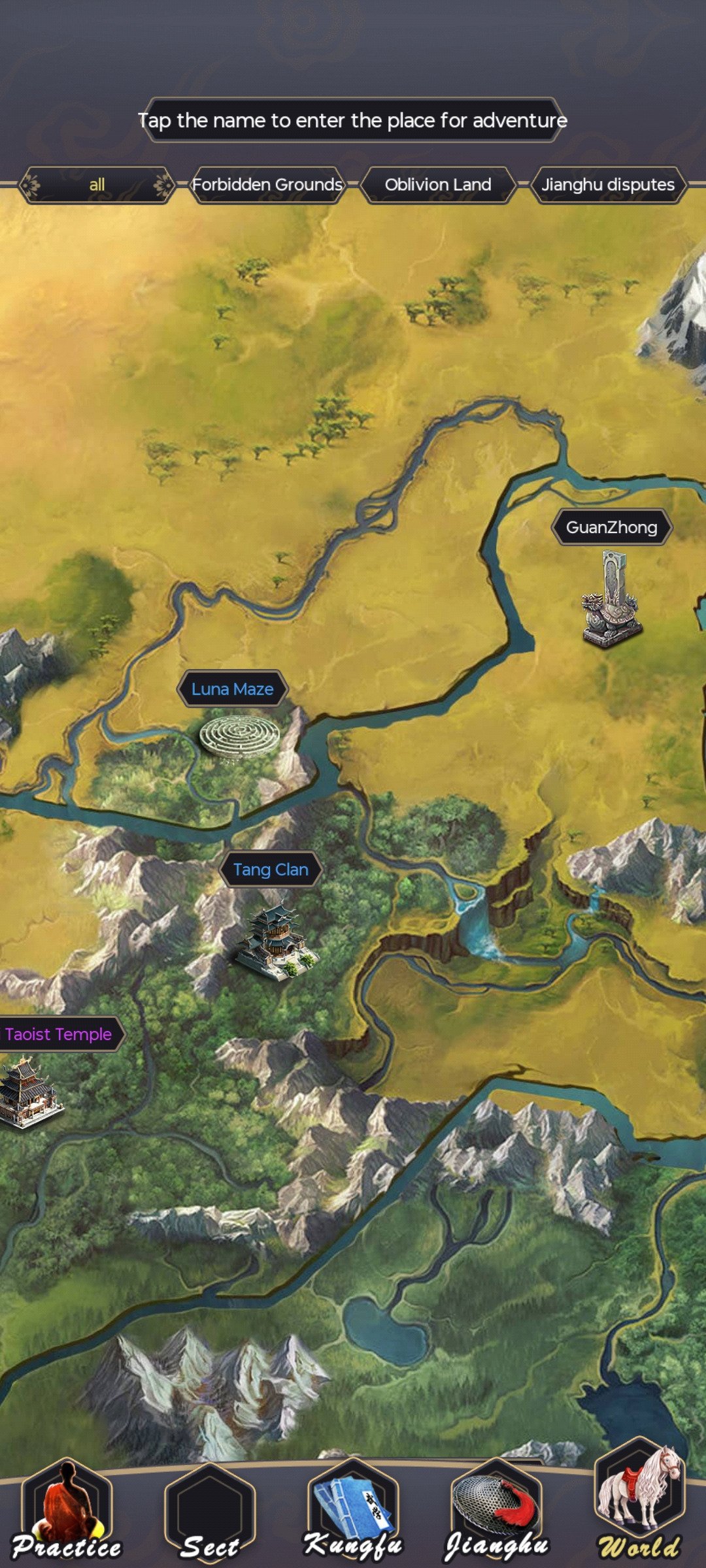Select the "all" map filter
This screenshot has width=706, height=1568.
tap(97, 185)
